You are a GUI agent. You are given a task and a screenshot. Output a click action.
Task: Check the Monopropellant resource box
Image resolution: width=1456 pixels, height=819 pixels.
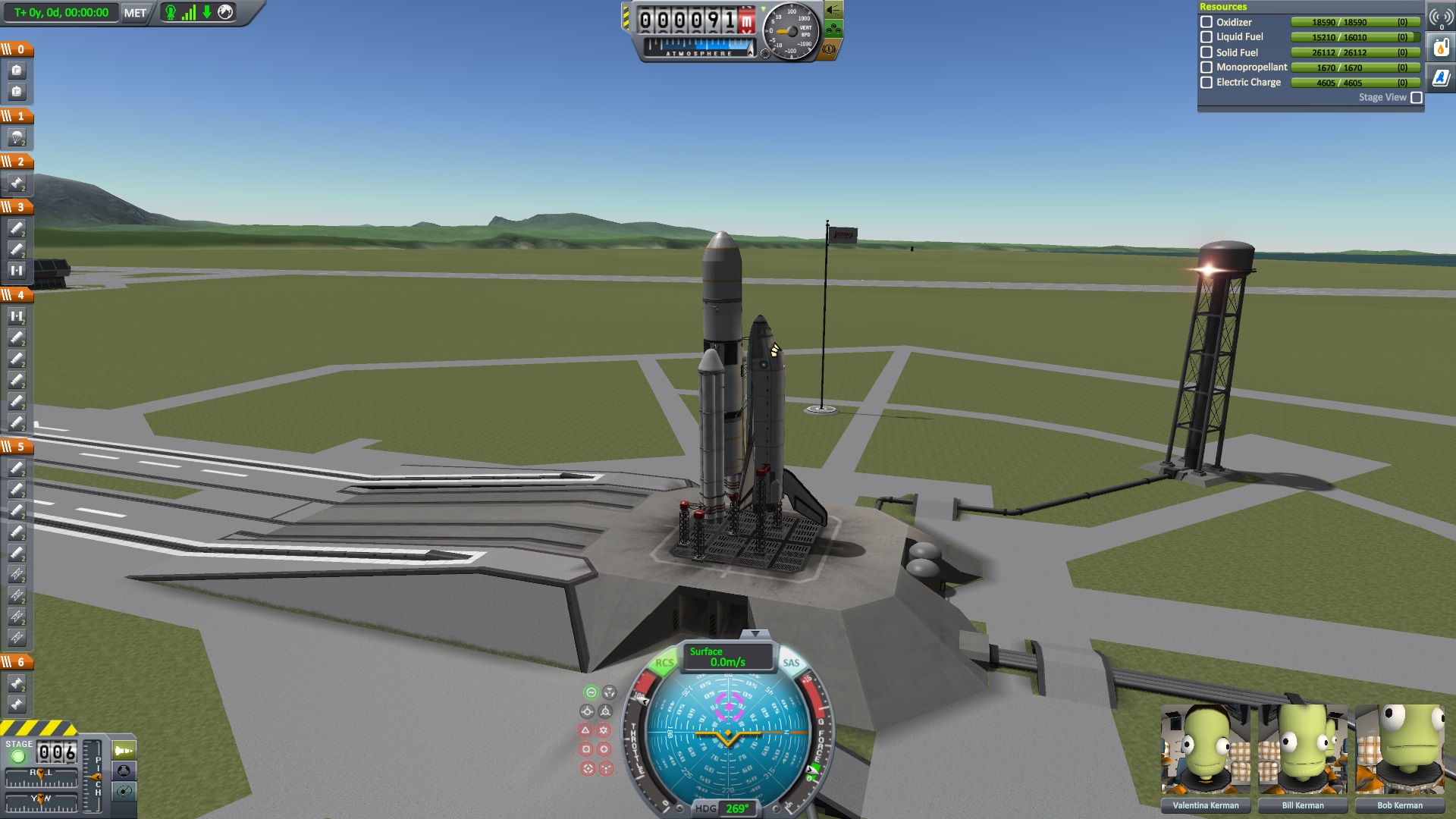[1207, 67]
